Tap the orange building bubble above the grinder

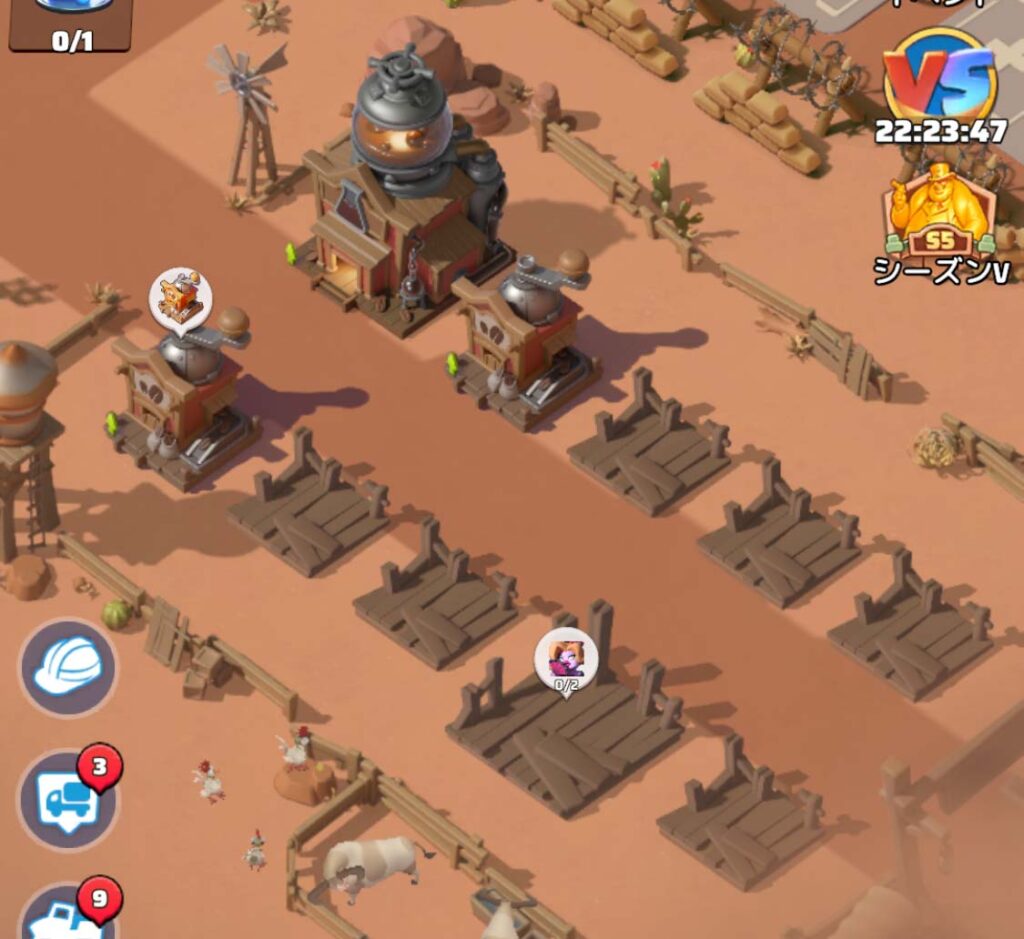click(x=181, y=297)
